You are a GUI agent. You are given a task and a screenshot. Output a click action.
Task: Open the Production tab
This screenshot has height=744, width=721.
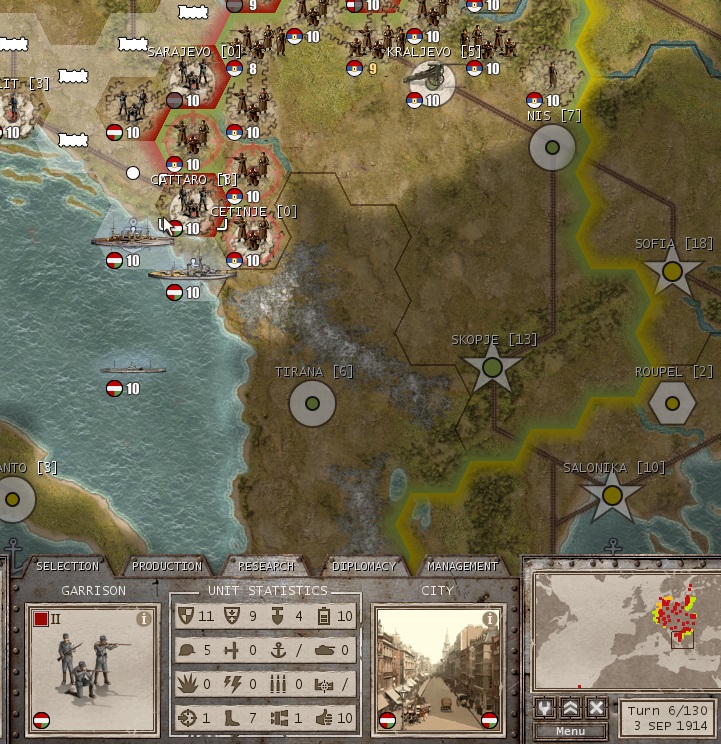pos(167,566)
